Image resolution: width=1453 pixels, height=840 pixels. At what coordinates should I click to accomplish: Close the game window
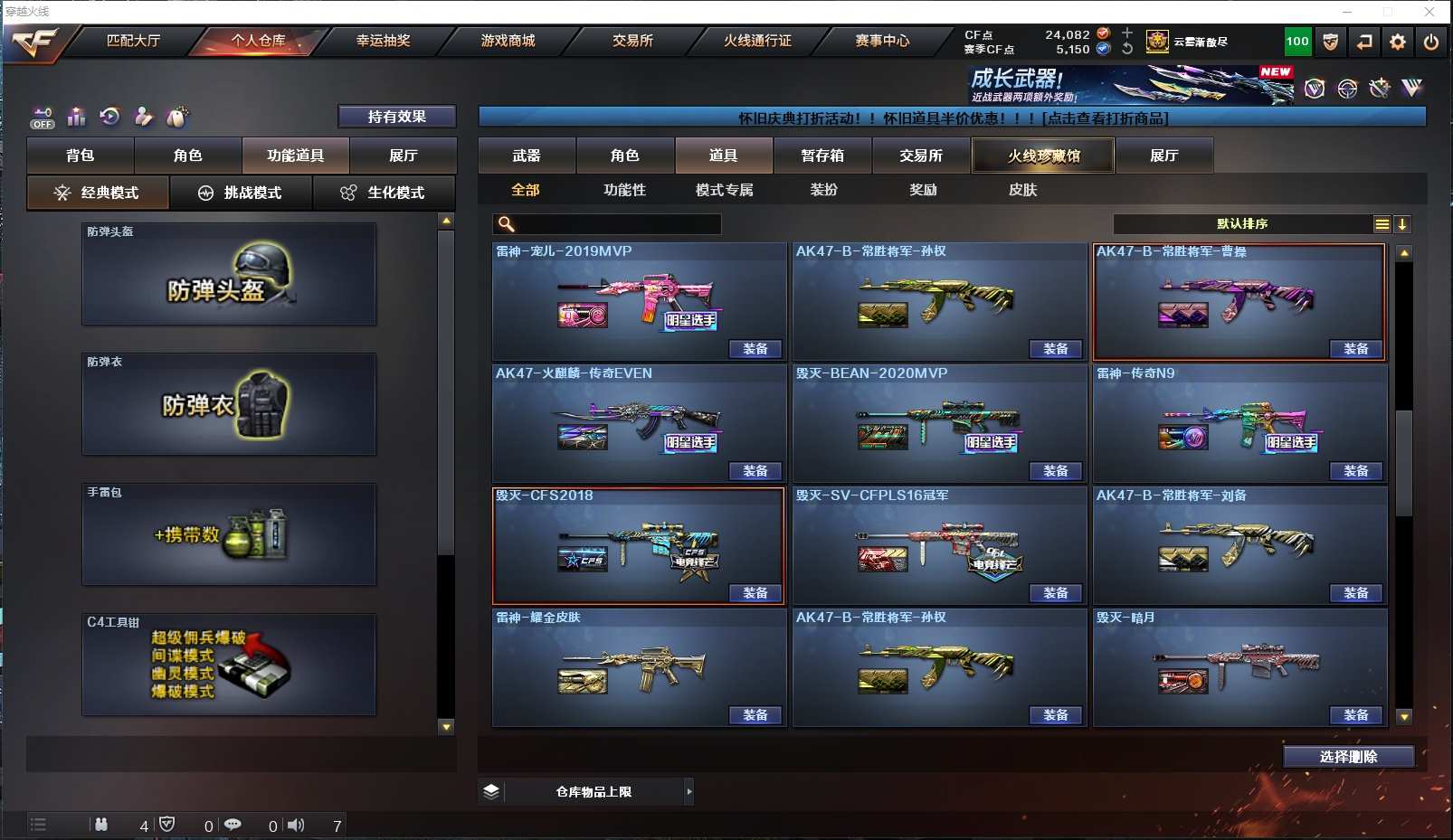click(1429, 12)
